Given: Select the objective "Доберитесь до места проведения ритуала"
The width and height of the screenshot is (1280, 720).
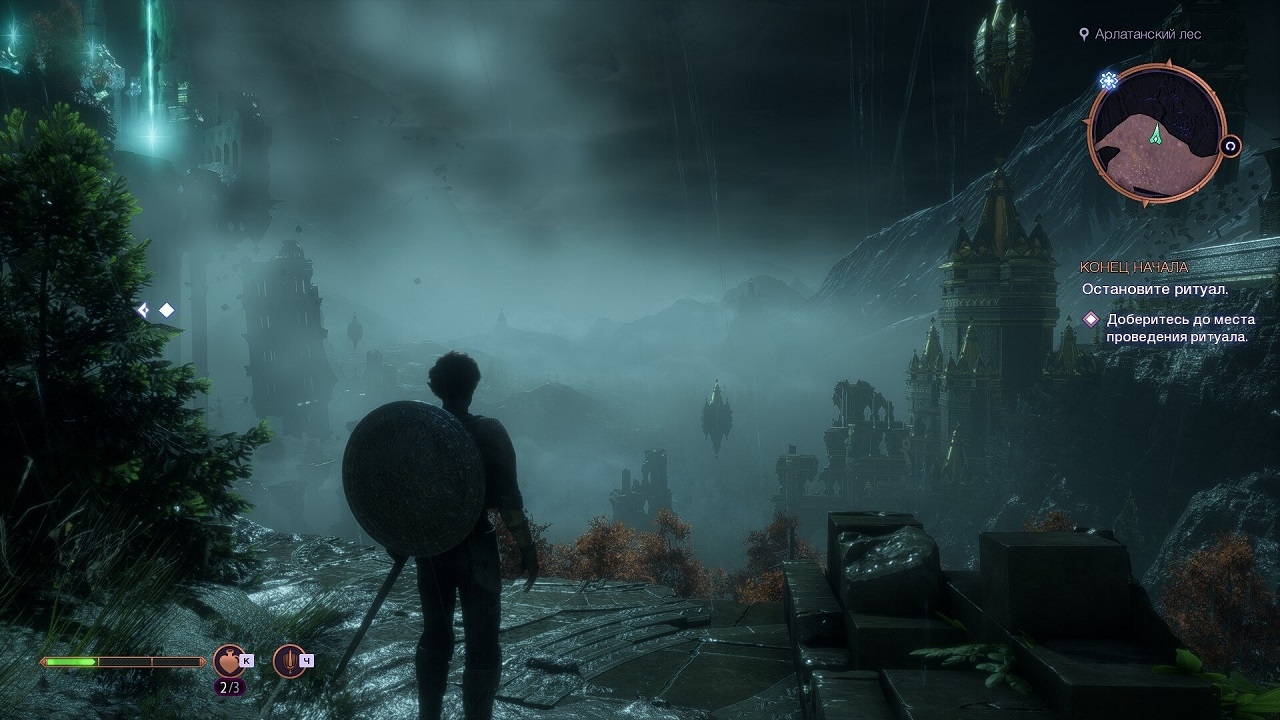Looking at the screenshot, I should pos(1179,328).
